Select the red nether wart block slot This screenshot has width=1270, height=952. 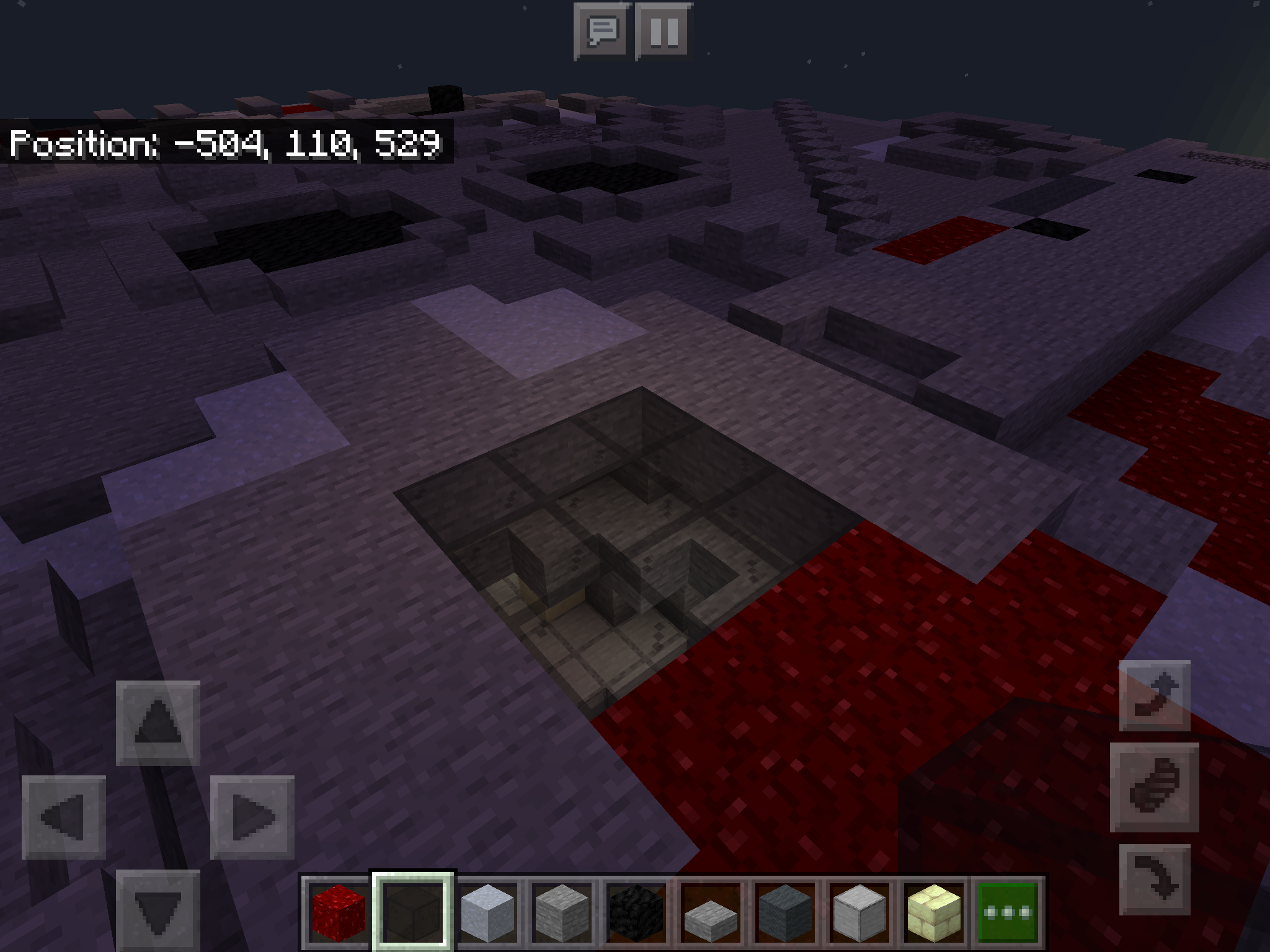tap(338, 912)
